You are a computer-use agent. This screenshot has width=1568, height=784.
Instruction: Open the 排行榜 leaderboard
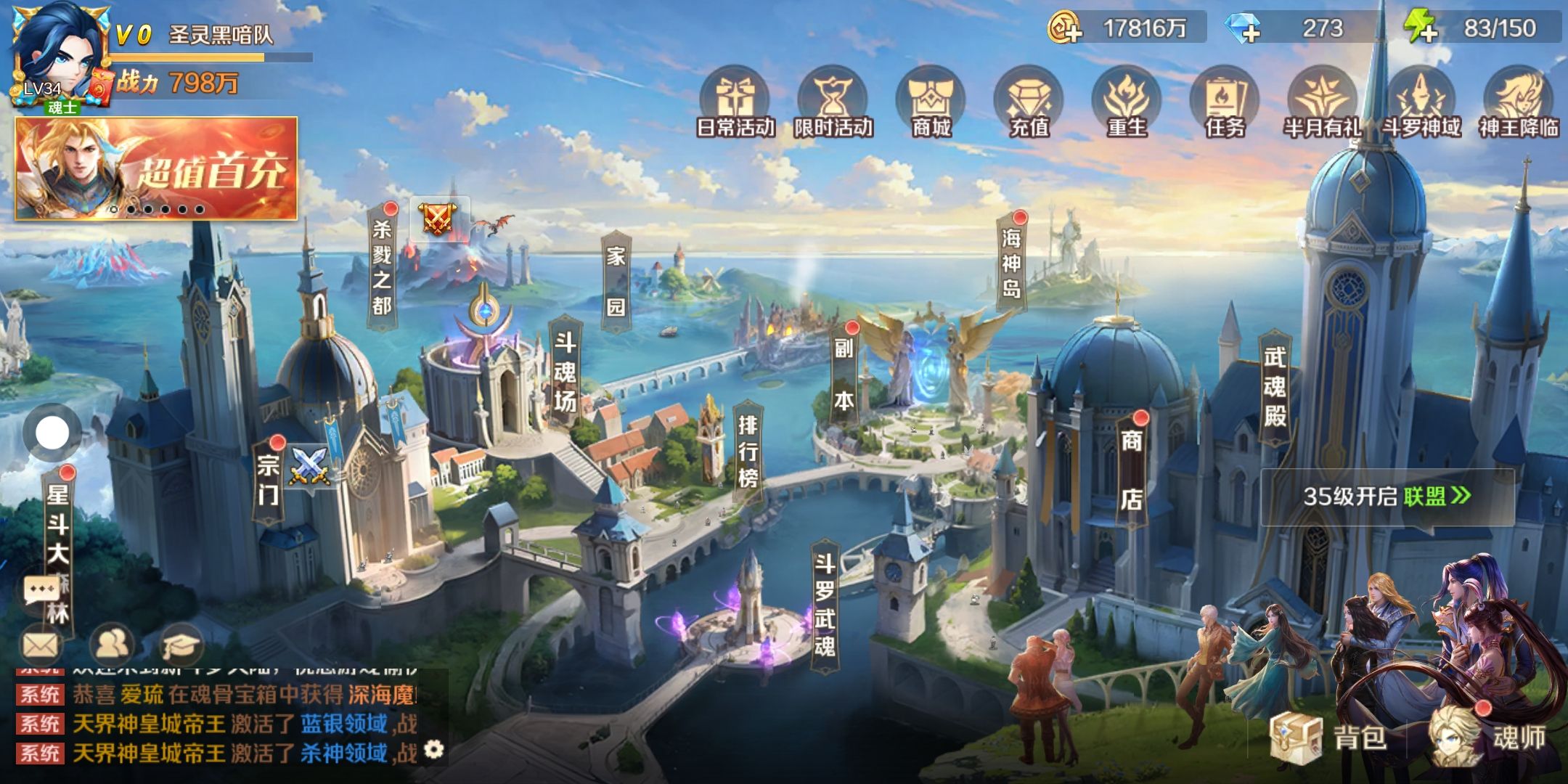click(748, 451)
